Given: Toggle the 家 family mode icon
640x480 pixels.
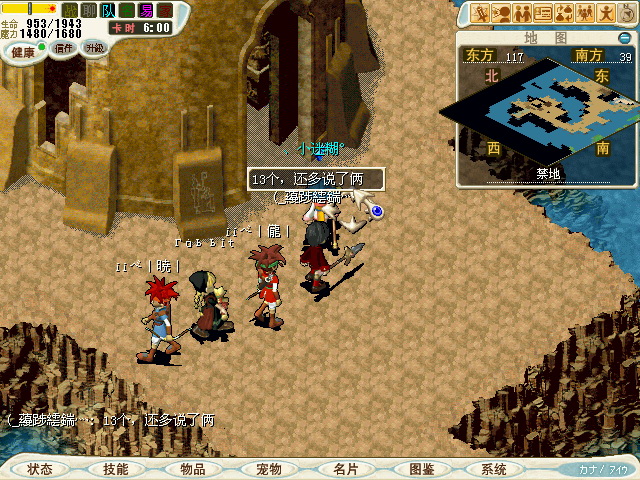Looking at the screenshot, I should click(164, 10).
